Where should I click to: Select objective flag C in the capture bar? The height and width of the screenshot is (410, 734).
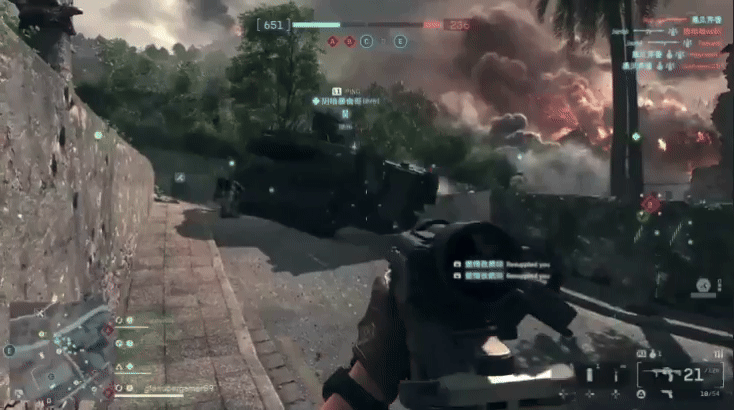[366, 41]
